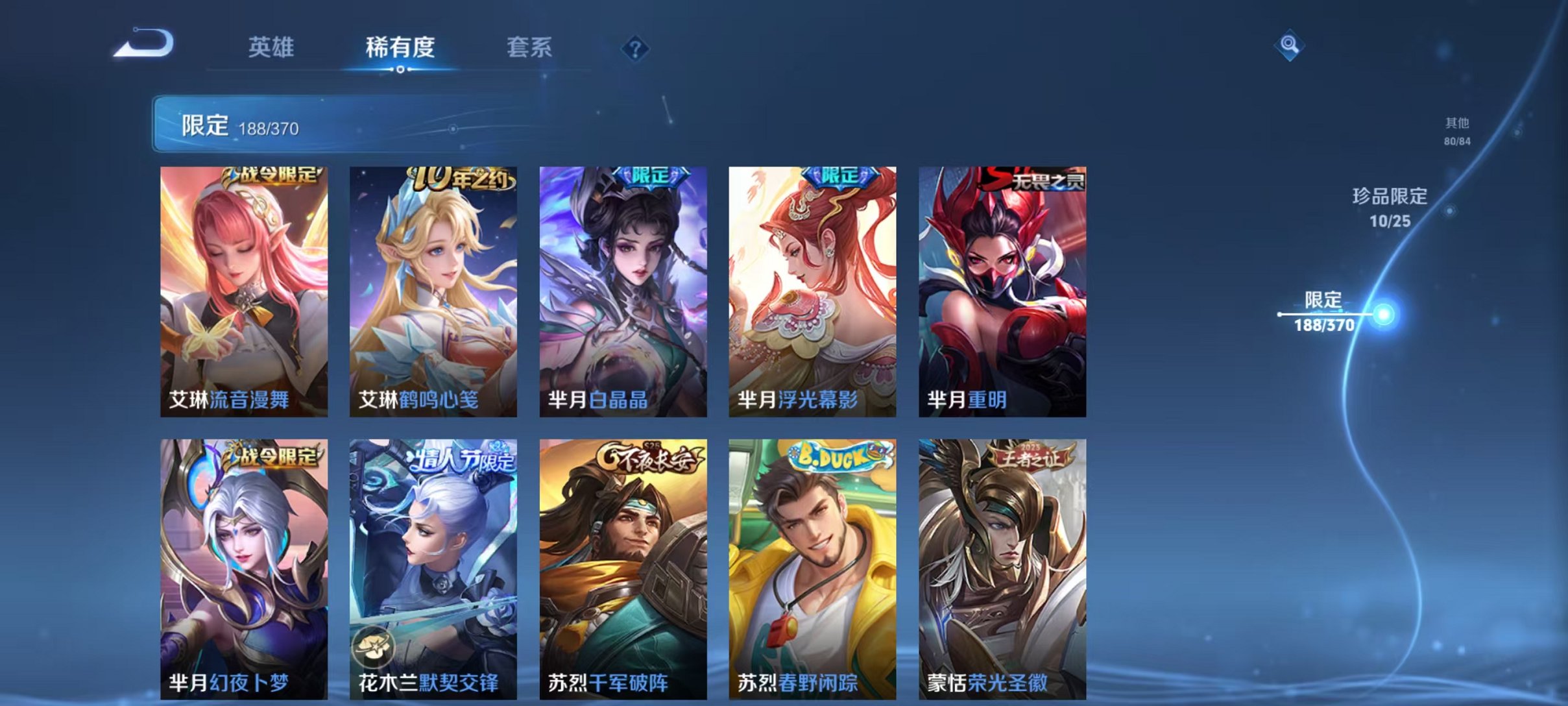This screenshot has width=1568, height=706.
Task: Click the question mark help icon
Action: pyautogui.click(x=636, y=49)
